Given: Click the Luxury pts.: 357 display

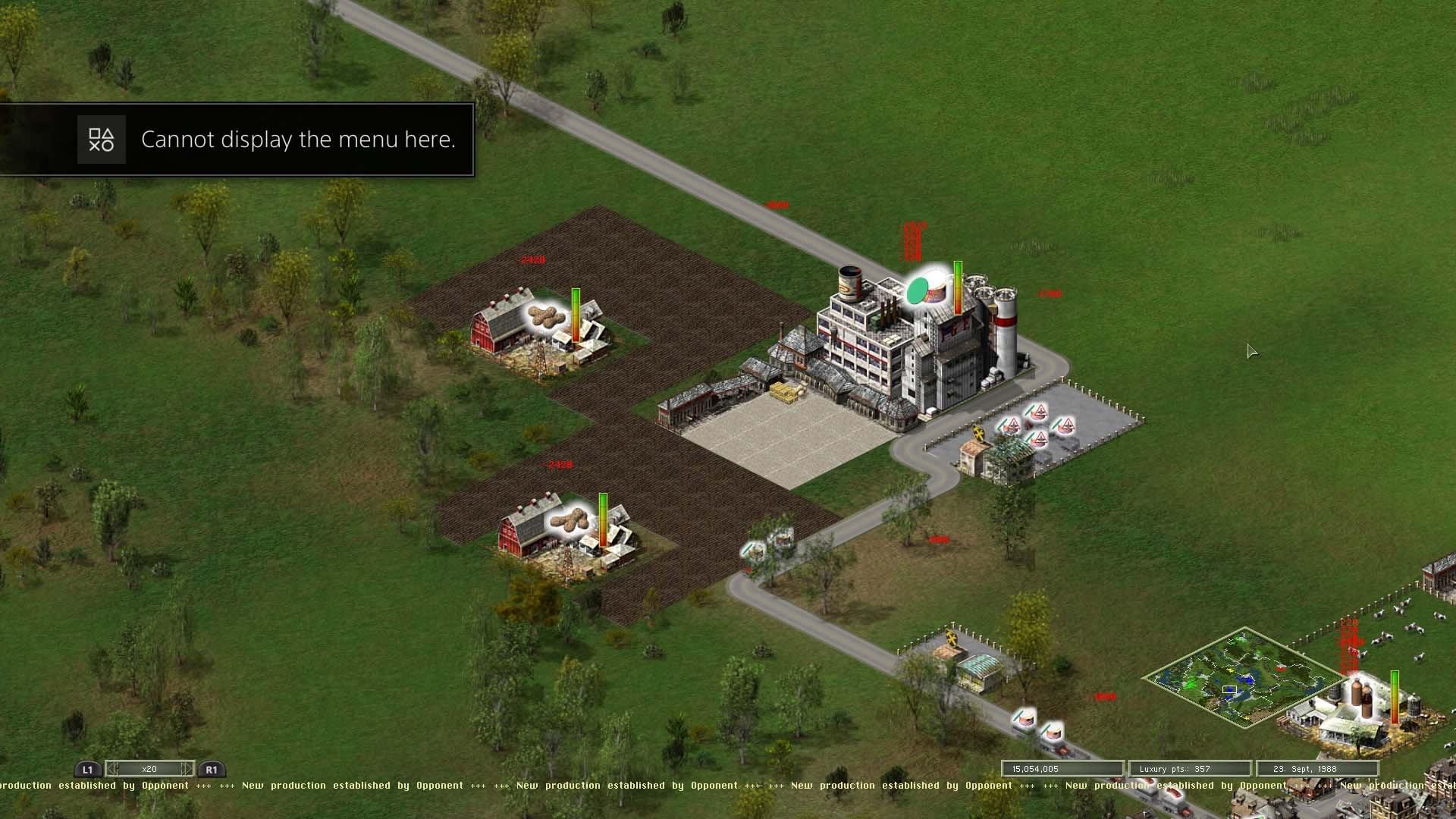Looking at the screenshot, I should point(1191,768).
